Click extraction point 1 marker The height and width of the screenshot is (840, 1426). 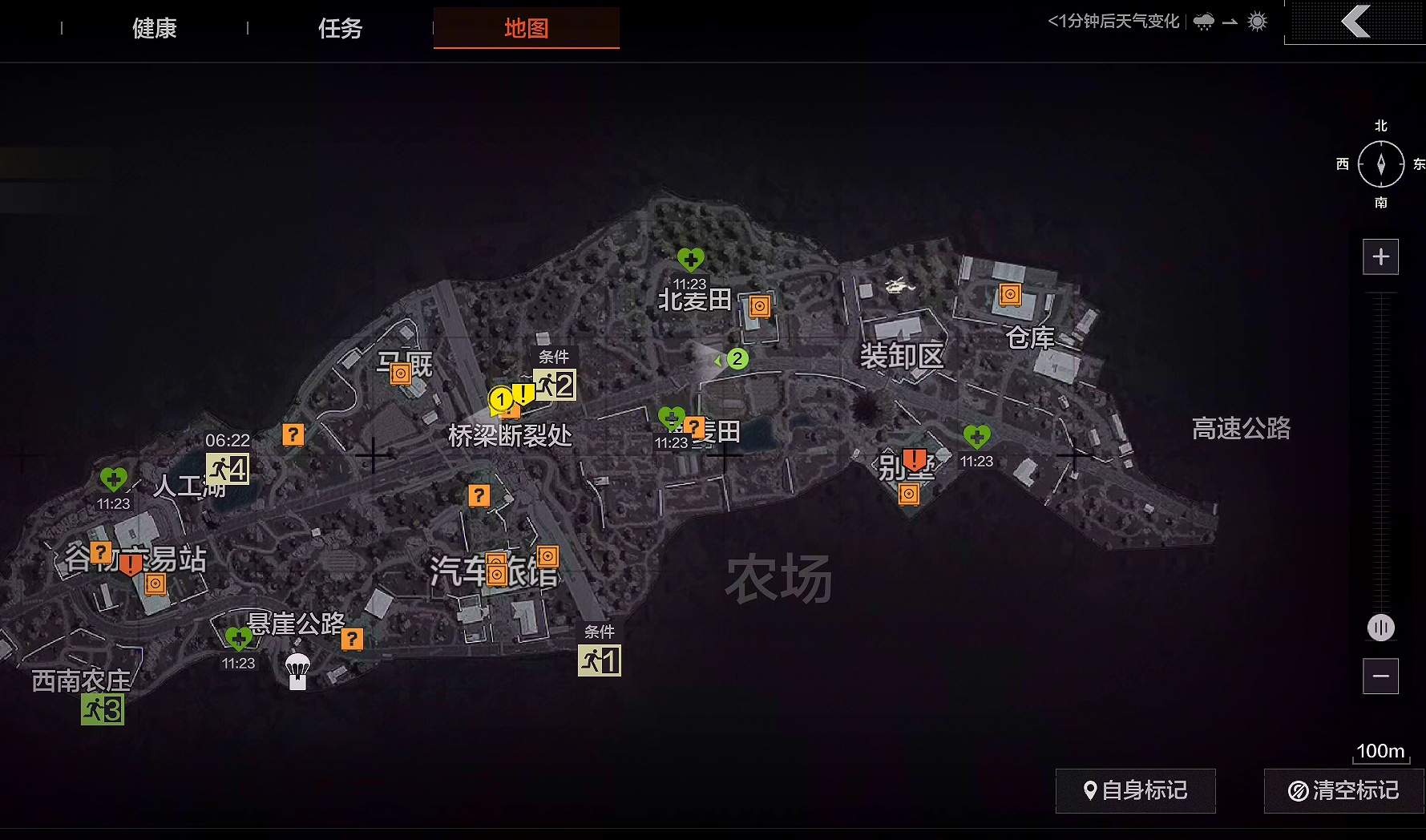[x=600, y=660]
